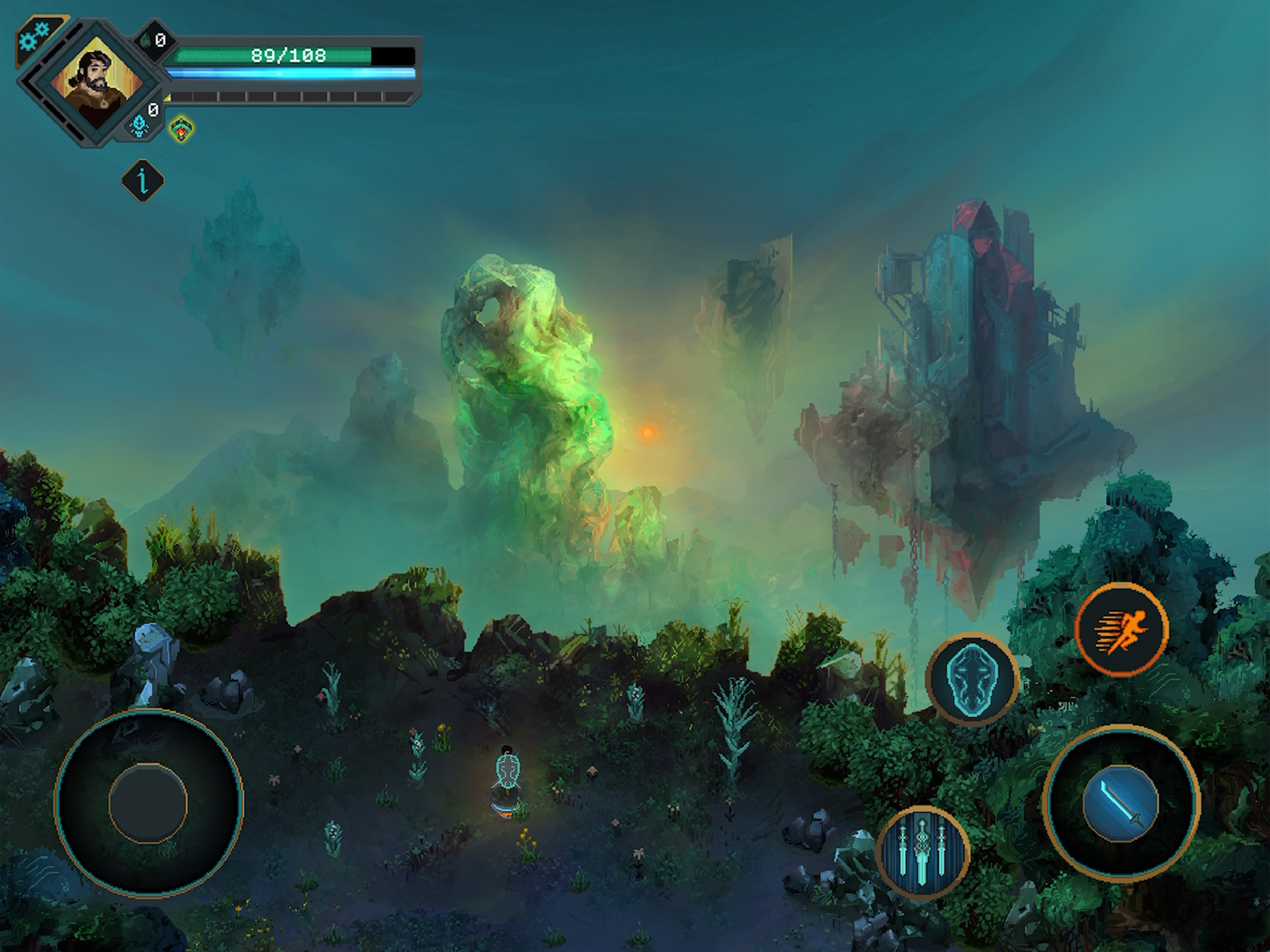Trigger the triple sword special skill
The width and height of the screenshot is (1270, 952).
point(923,852)
